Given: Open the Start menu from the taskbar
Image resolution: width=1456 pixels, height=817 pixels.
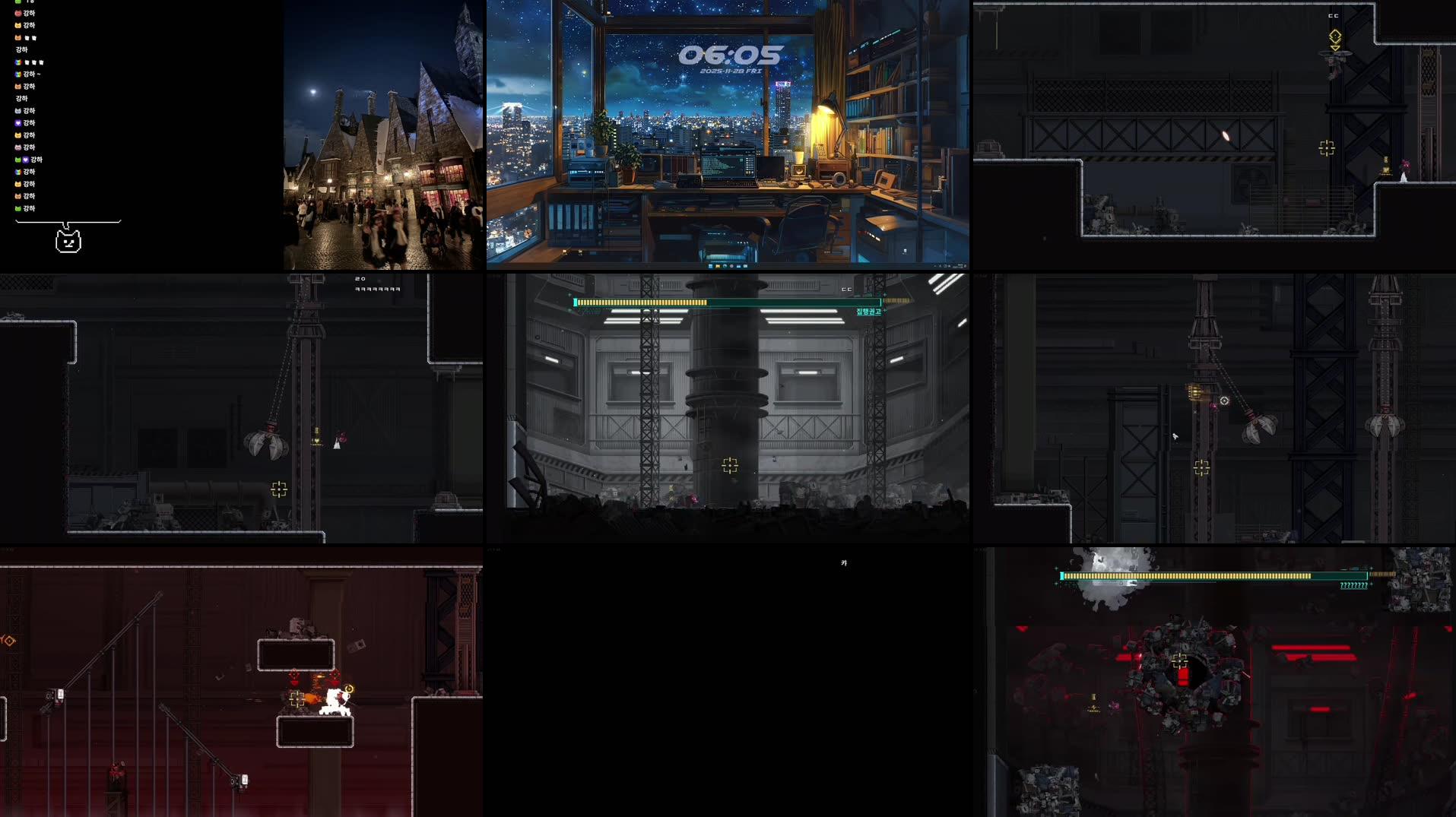Looking at the screenshot, I should 710,266.
